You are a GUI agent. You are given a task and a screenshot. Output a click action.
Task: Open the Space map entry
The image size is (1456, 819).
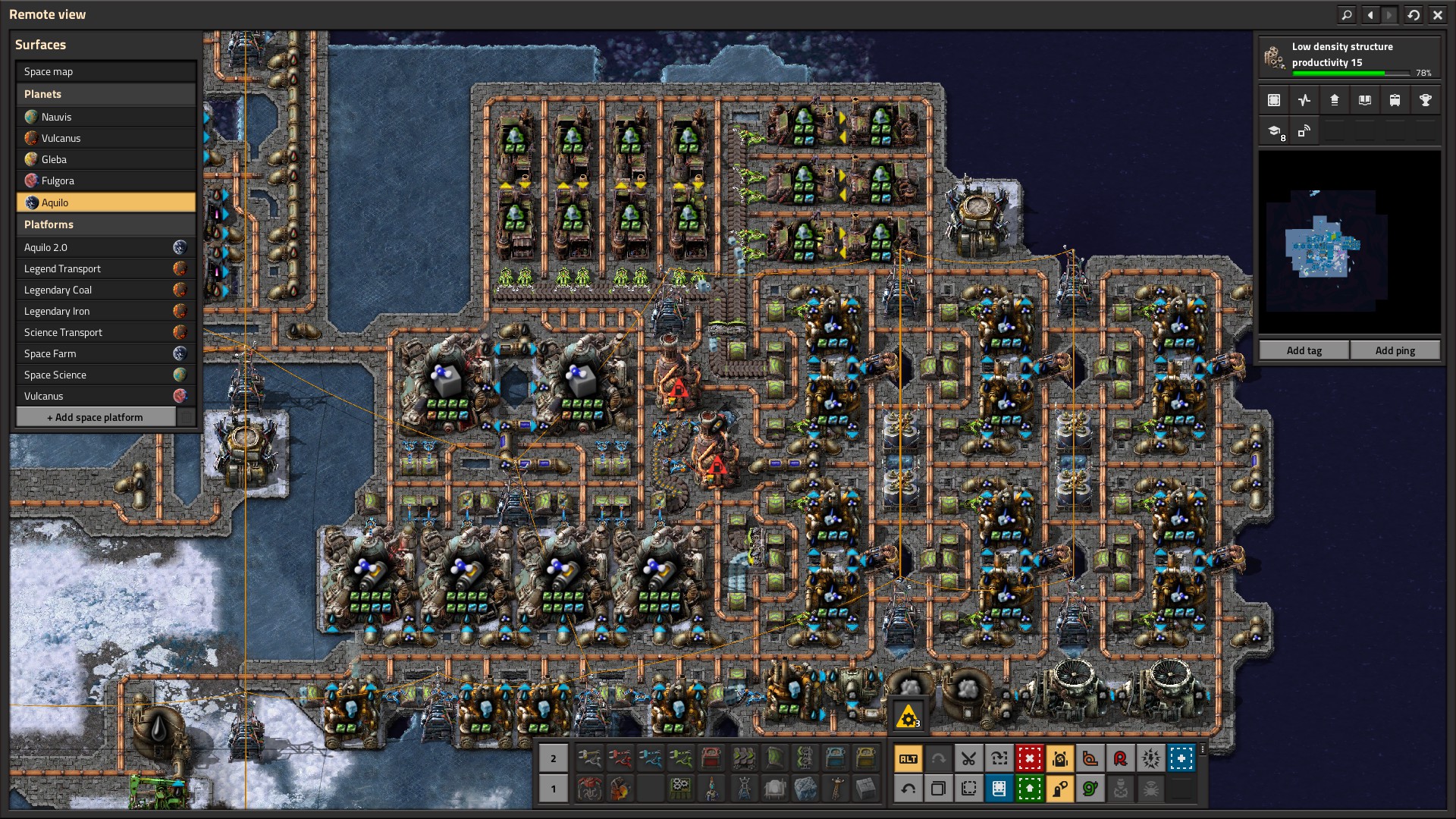click(105, 72)
